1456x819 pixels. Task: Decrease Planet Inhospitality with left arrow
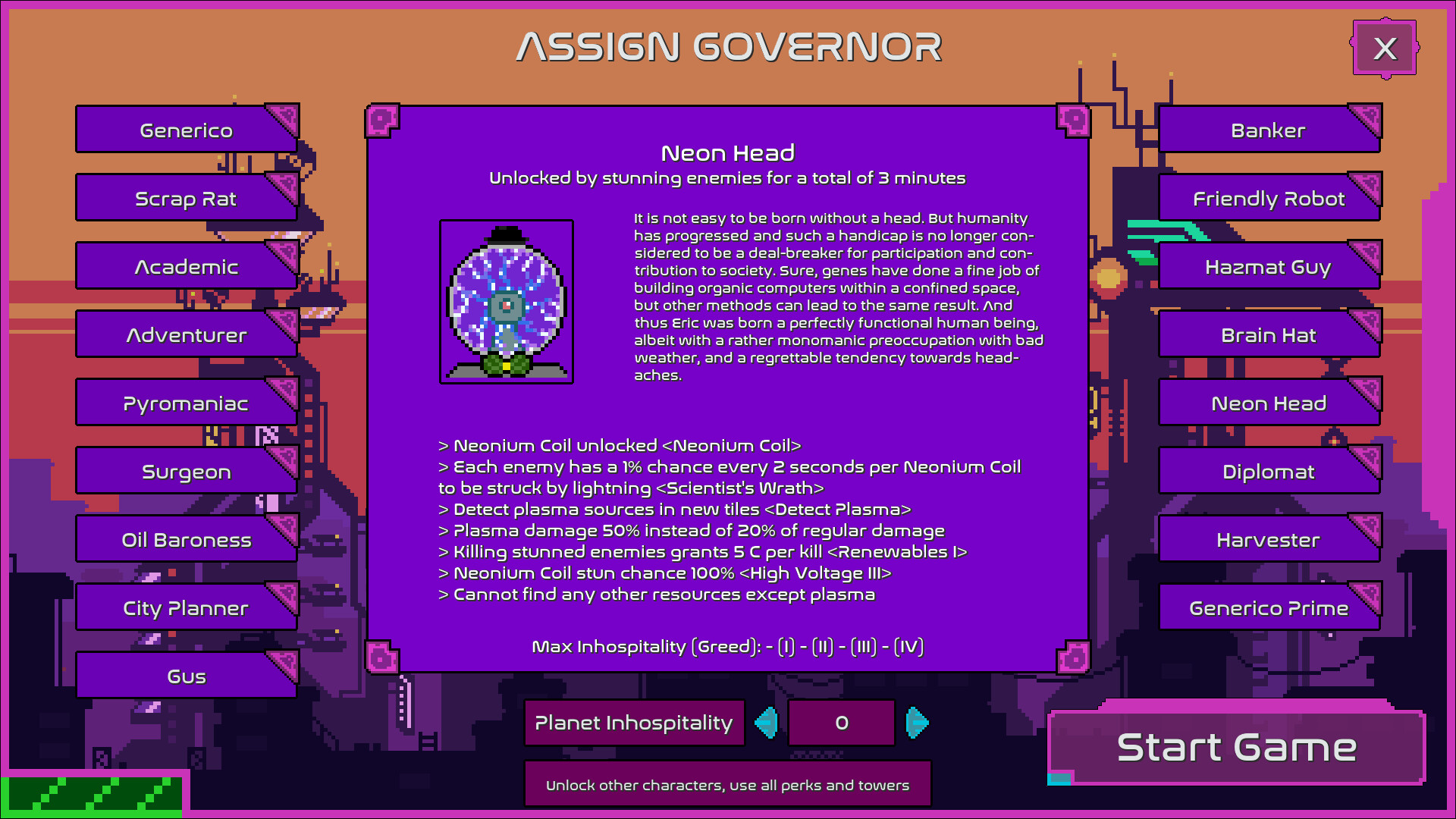point(767,723)
